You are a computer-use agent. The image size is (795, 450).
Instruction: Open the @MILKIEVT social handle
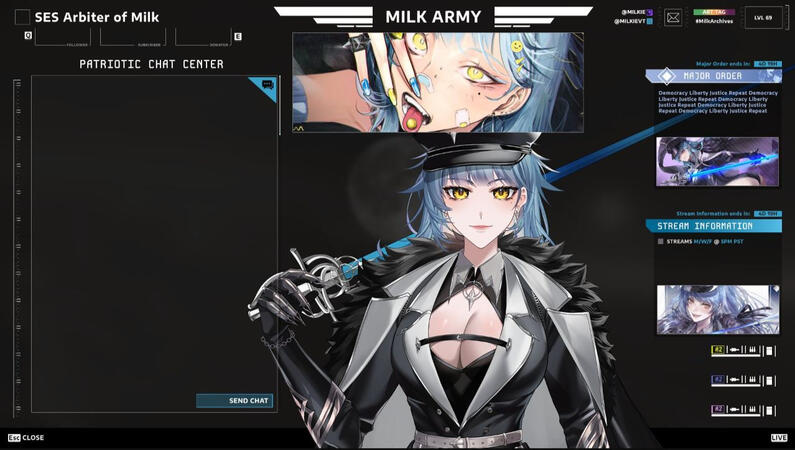tap(632, 21)
